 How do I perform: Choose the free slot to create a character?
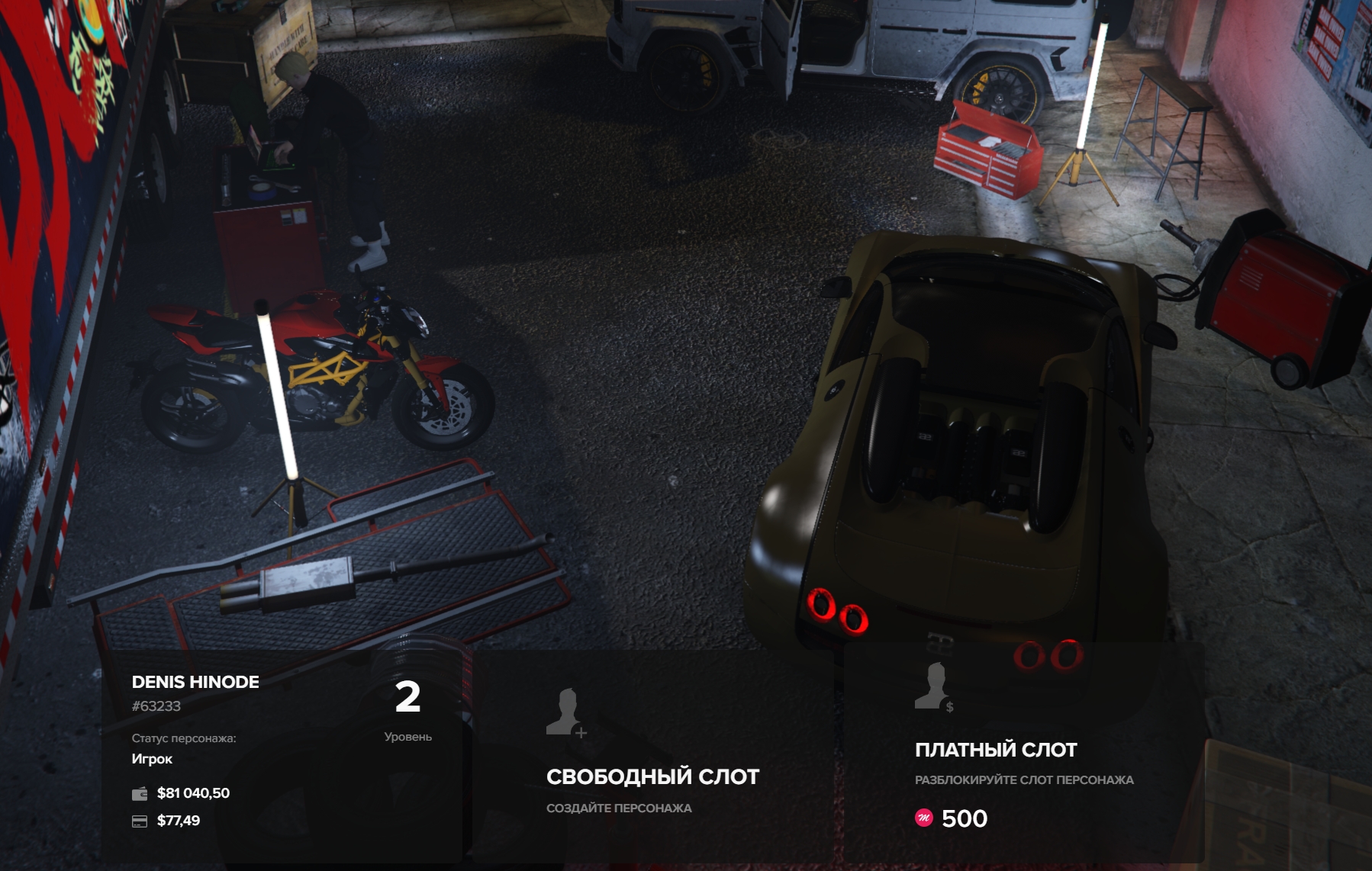(652, 755)
